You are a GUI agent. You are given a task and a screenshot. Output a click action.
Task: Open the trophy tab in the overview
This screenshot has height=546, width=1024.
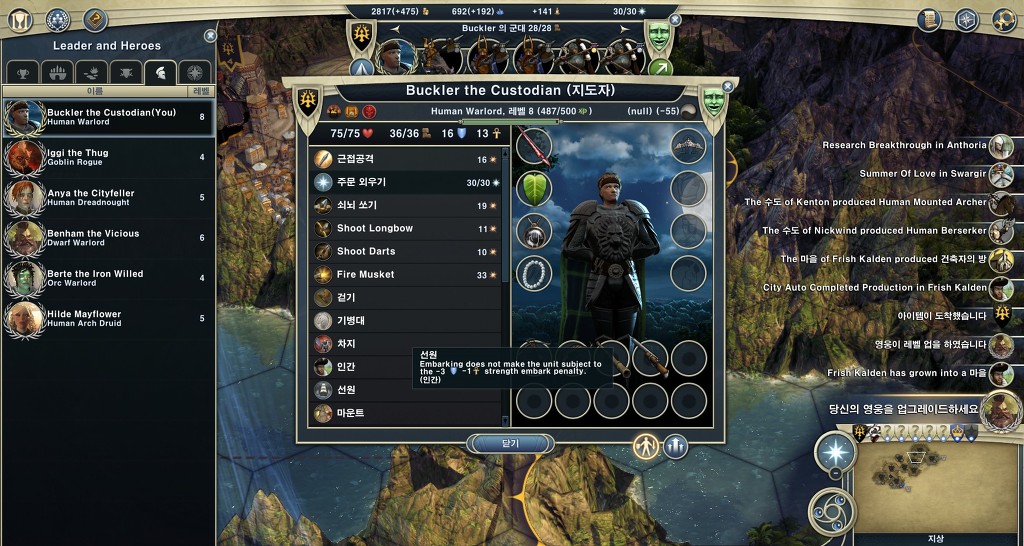click(22, 72)
